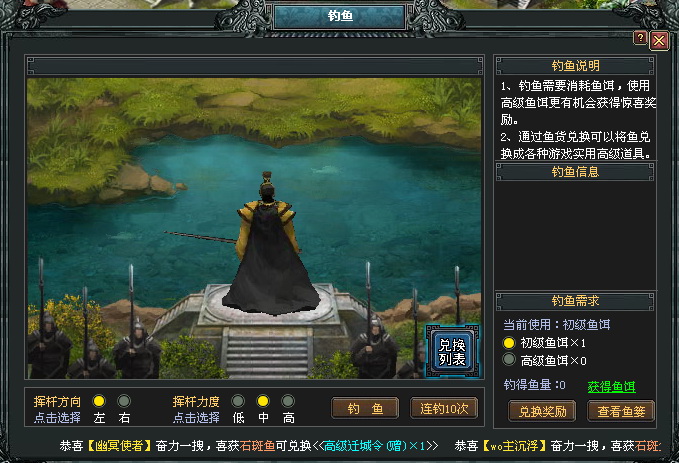Select 左 rod direction

click(x=100, y=401)
